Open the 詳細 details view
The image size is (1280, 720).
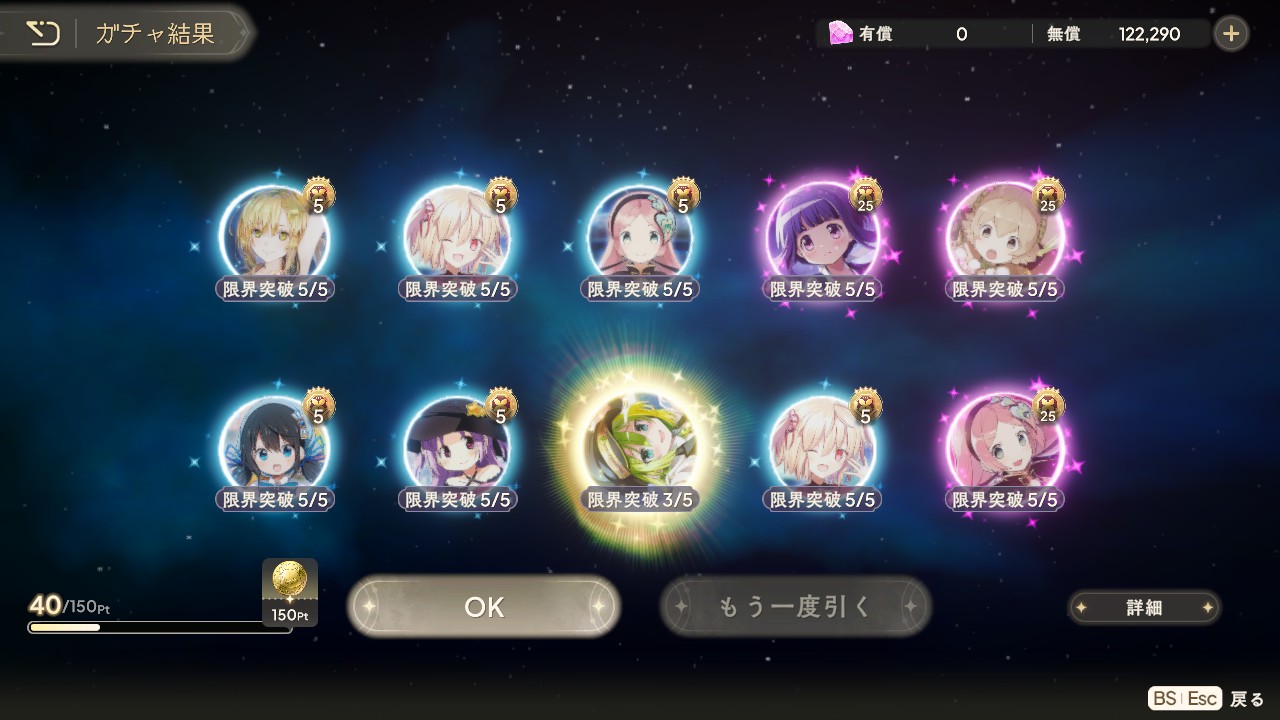(x=1144, y=607)
